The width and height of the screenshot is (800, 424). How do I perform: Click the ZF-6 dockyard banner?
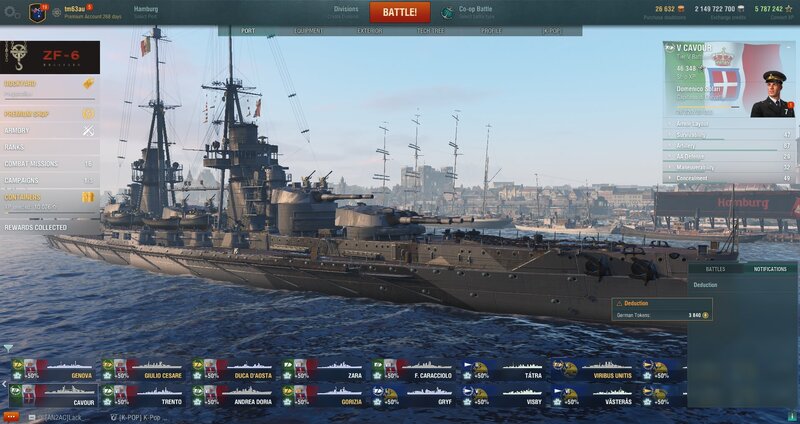tap(50, 57)
